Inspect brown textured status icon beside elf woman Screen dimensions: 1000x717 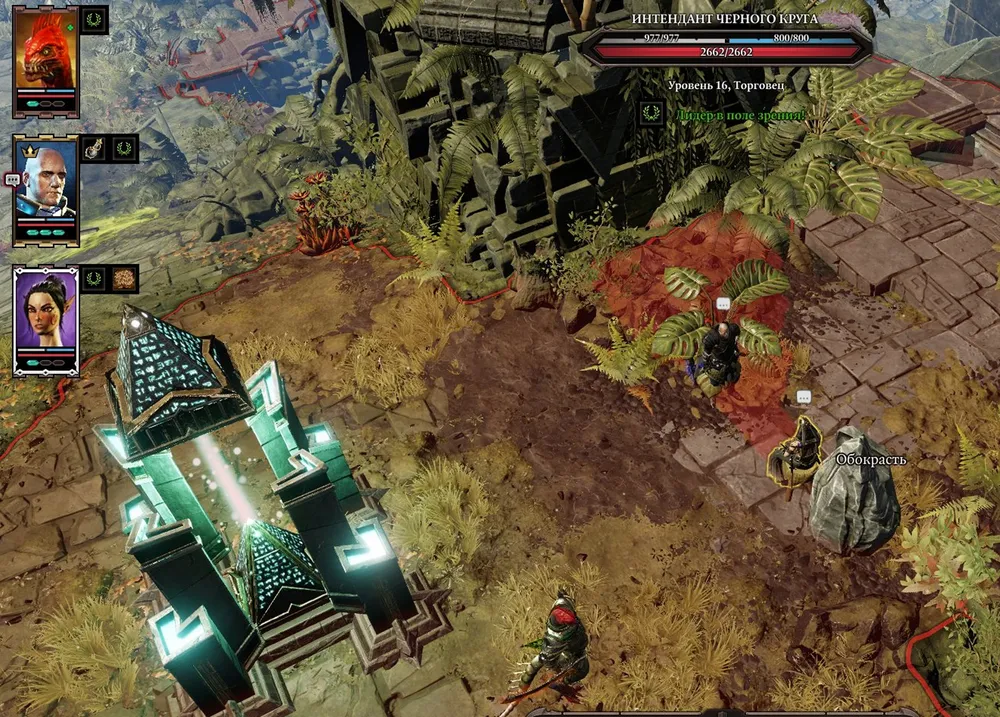click(124, 278)
